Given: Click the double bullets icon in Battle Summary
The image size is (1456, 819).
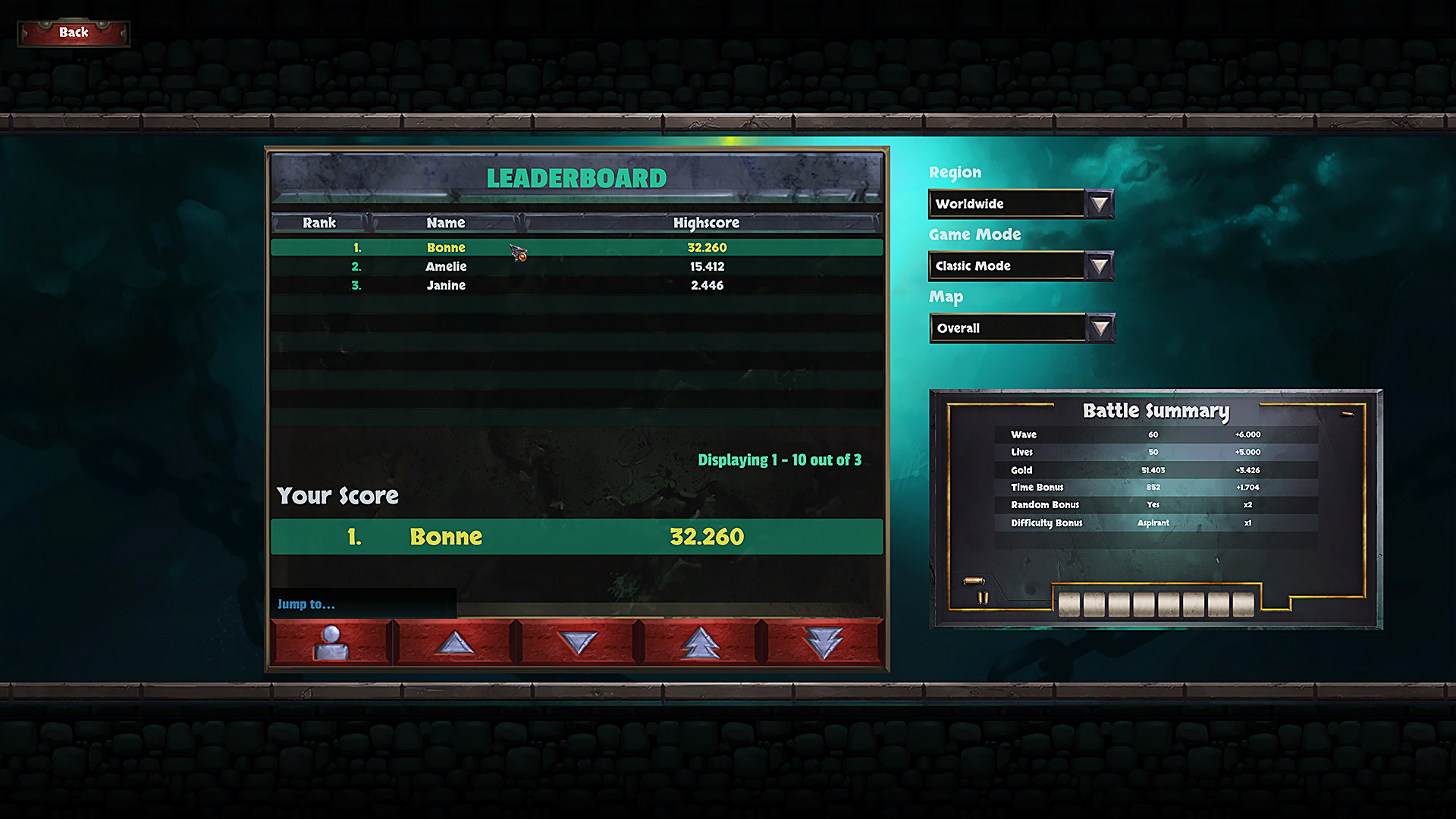Looking at the screenshot, I should point(981,598).
